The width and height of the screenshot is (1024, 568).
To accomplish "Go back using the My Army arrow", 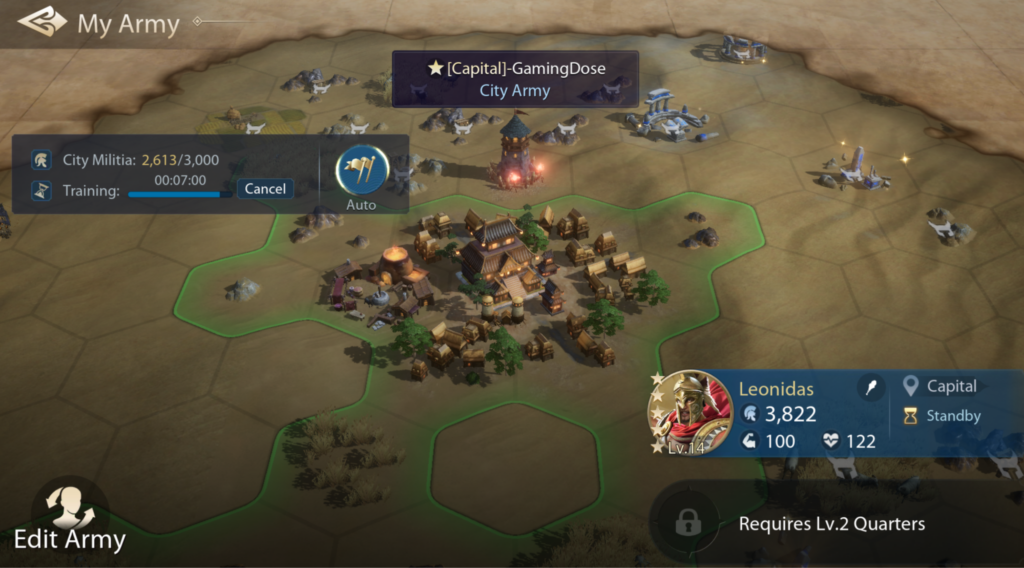I will coord(40,22).
